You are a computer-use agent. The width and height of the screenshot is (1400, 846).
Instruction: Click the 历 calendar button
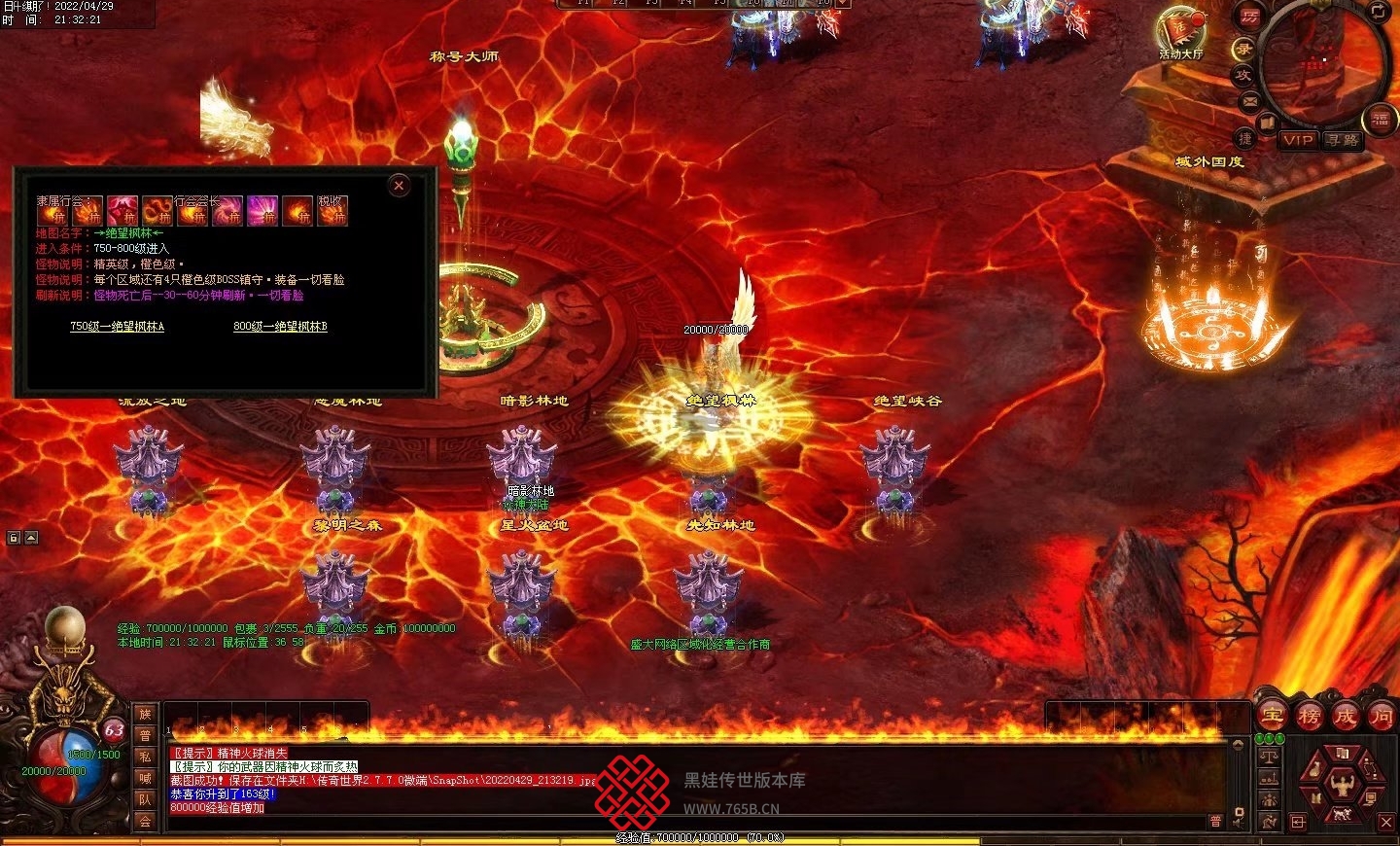[x=1249, y=17]
